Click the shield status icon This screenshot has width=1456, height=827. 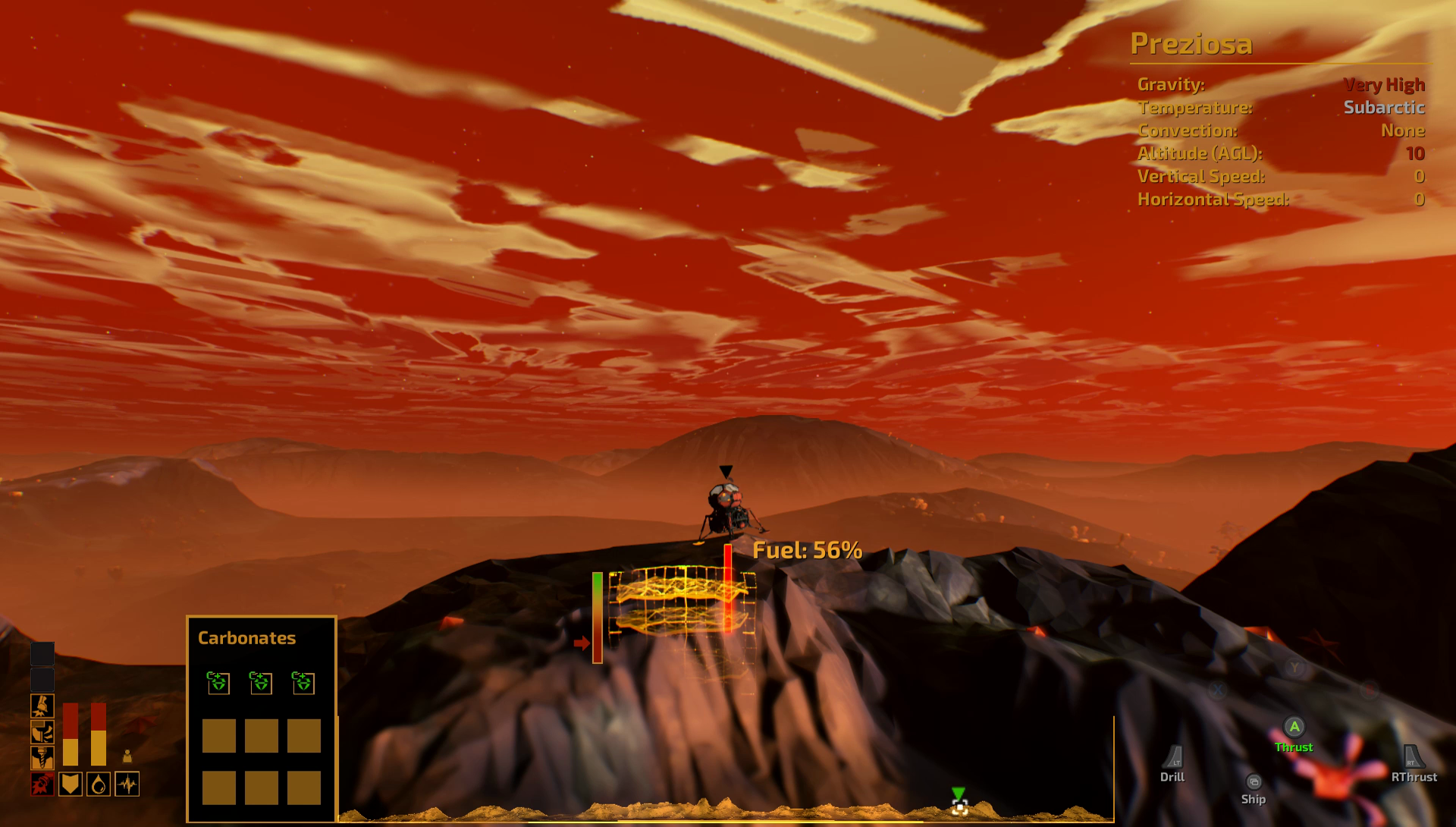coord(71,784)
